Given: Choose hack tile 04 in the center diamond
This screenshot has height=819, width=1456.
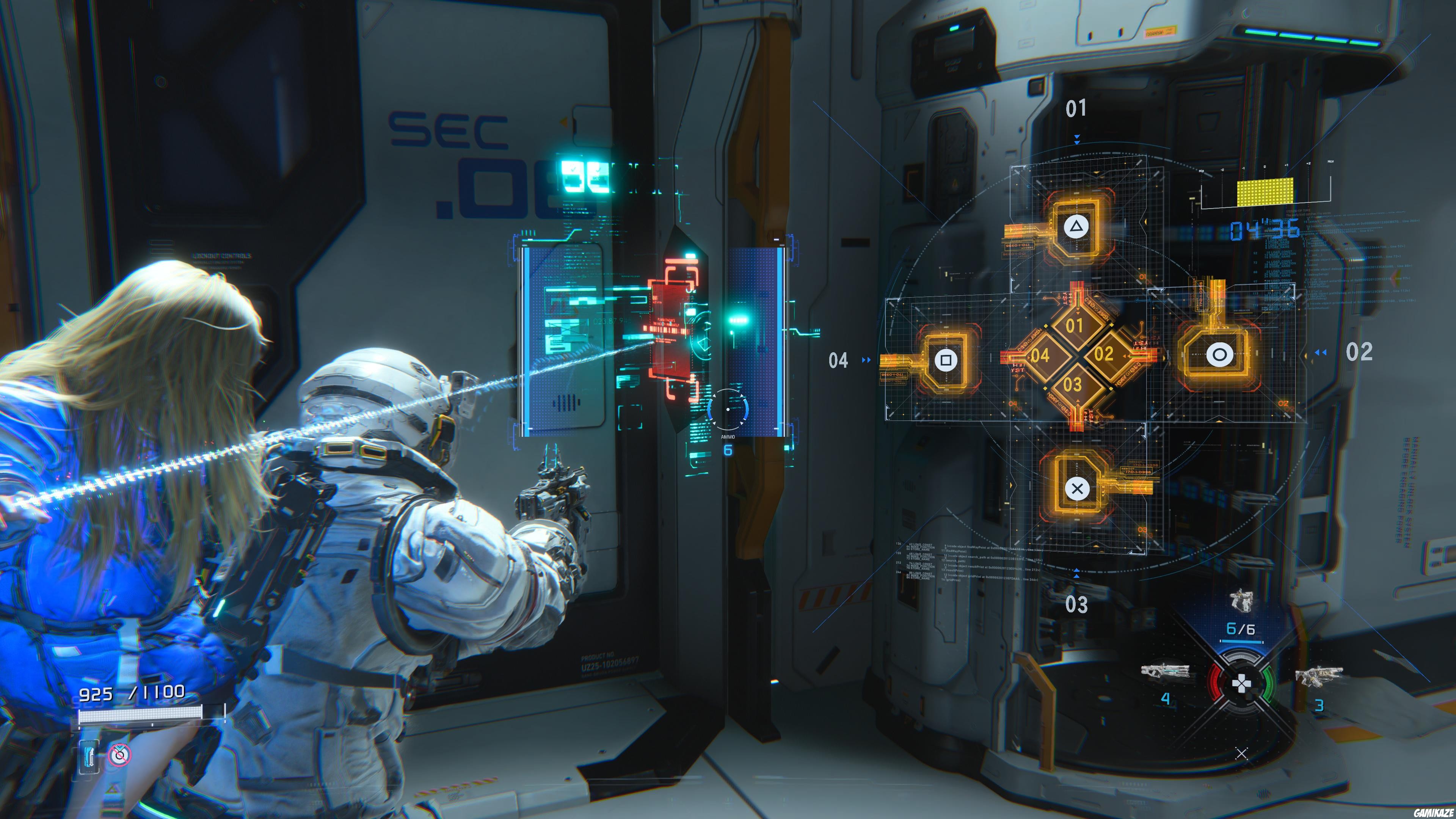Looking at the screenshot, I should [1040, 356].
